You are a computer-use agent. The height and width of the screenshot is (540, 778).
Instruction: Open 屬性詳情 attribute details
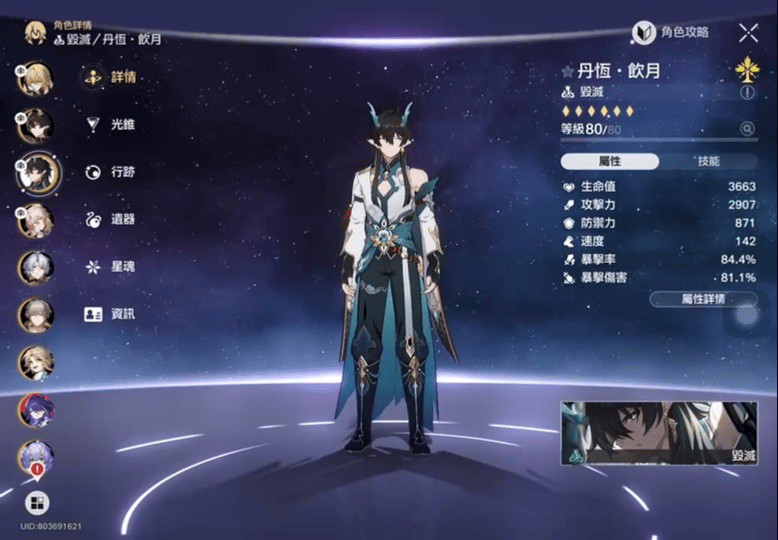point(703,298)
